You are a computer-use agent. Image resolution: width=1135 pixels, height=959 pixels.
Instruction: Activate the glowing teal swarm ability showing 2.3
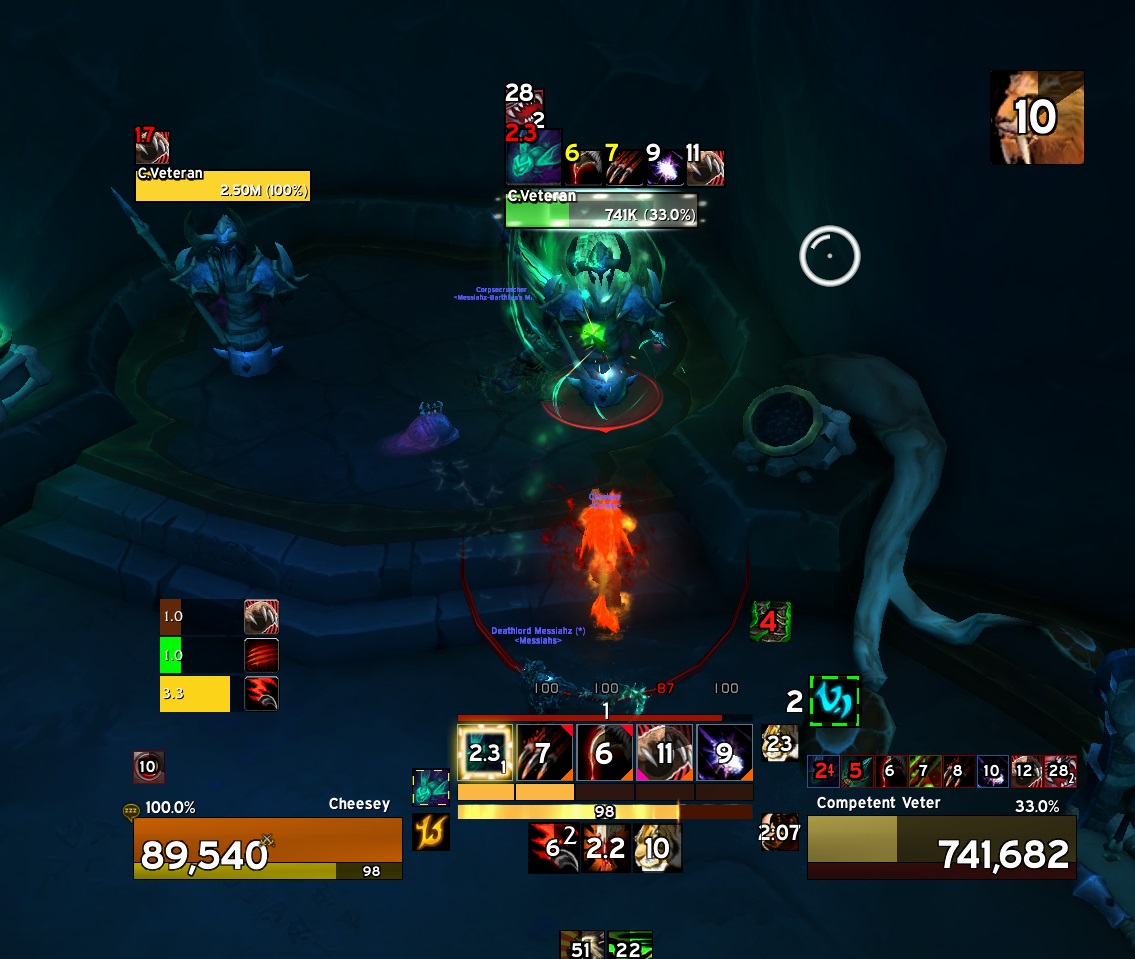485,753
